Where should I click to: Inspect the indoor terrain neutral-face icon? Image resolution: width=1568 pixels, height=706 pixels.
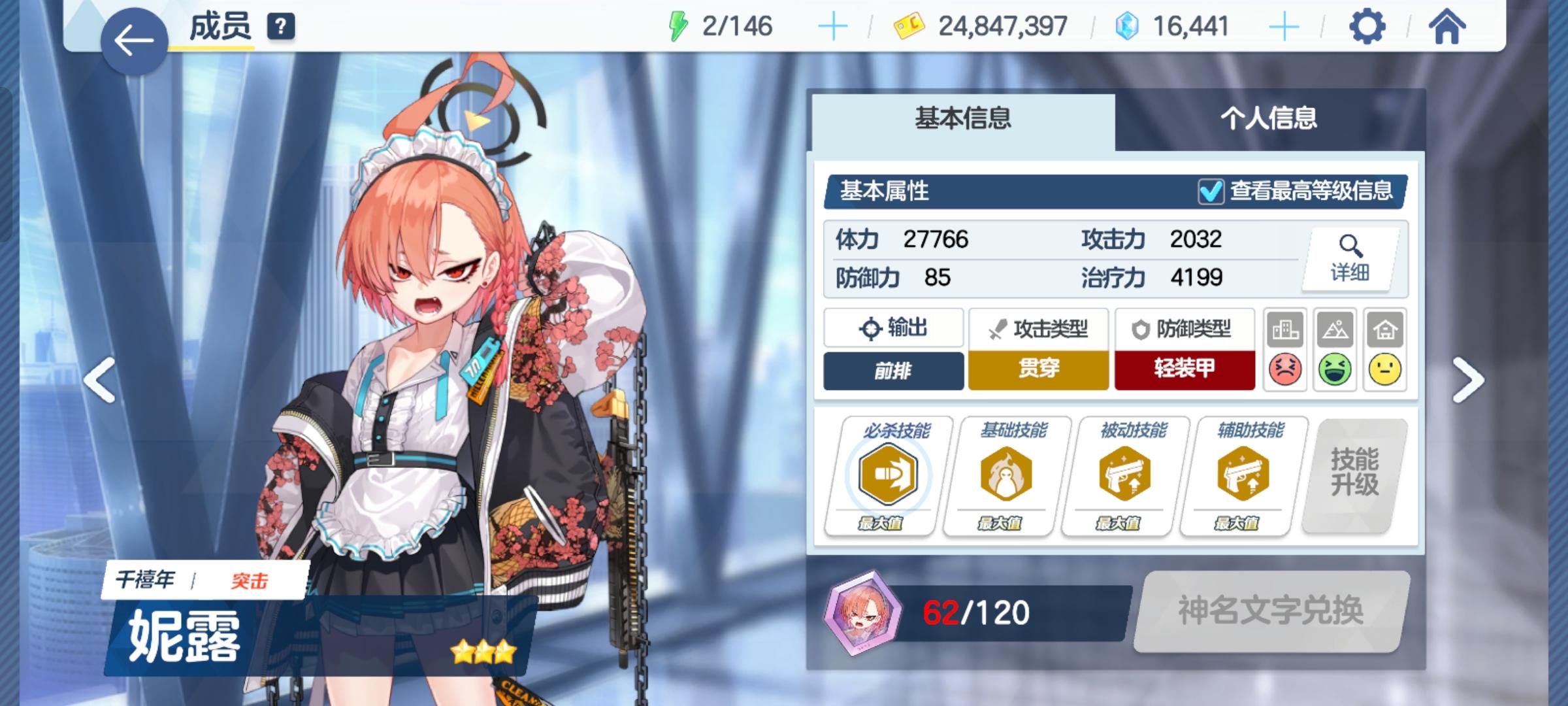coord(1384,368)
